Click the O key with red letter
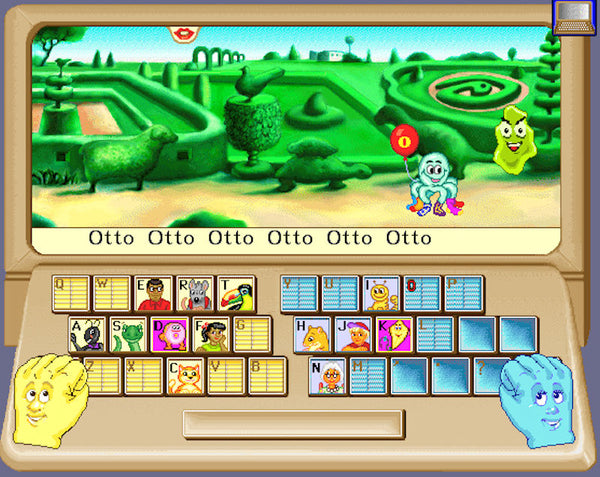Image resolution: width=600 pixels, height=477 pixels. click(422, 294)
